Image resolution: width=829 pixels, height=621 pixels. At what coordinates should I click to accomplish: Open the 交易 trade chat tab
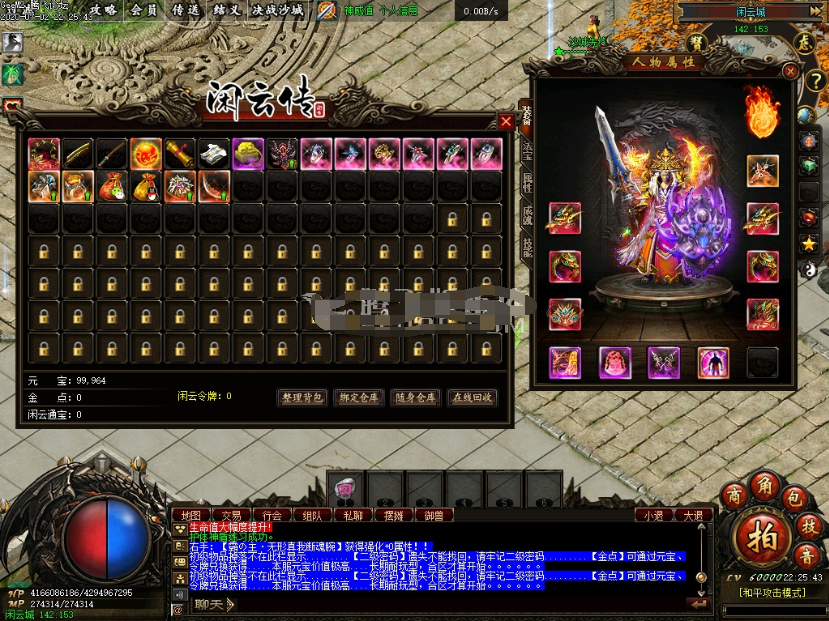233,516
